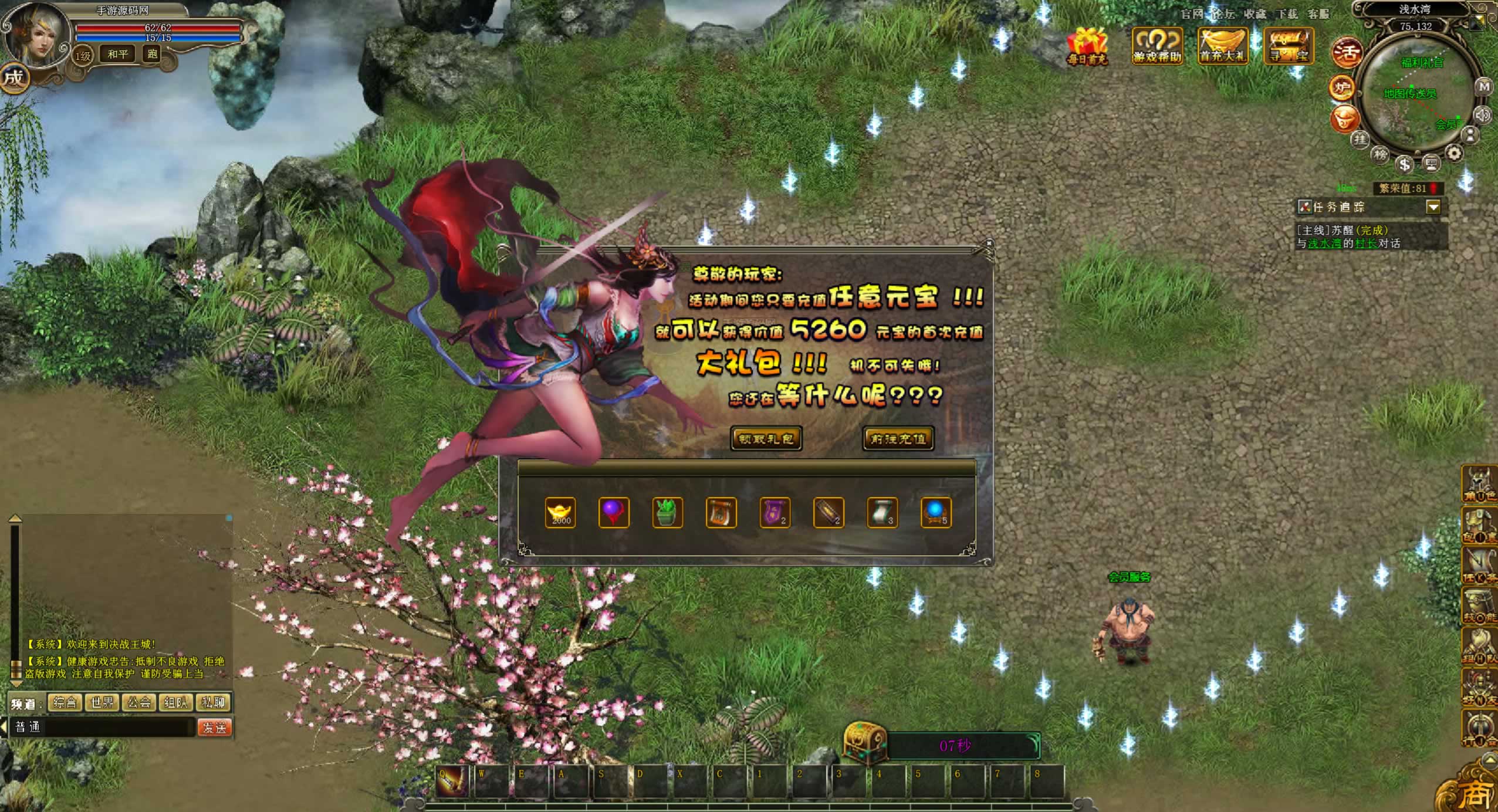Open game help (游戏帮助)

[1157, 45]
